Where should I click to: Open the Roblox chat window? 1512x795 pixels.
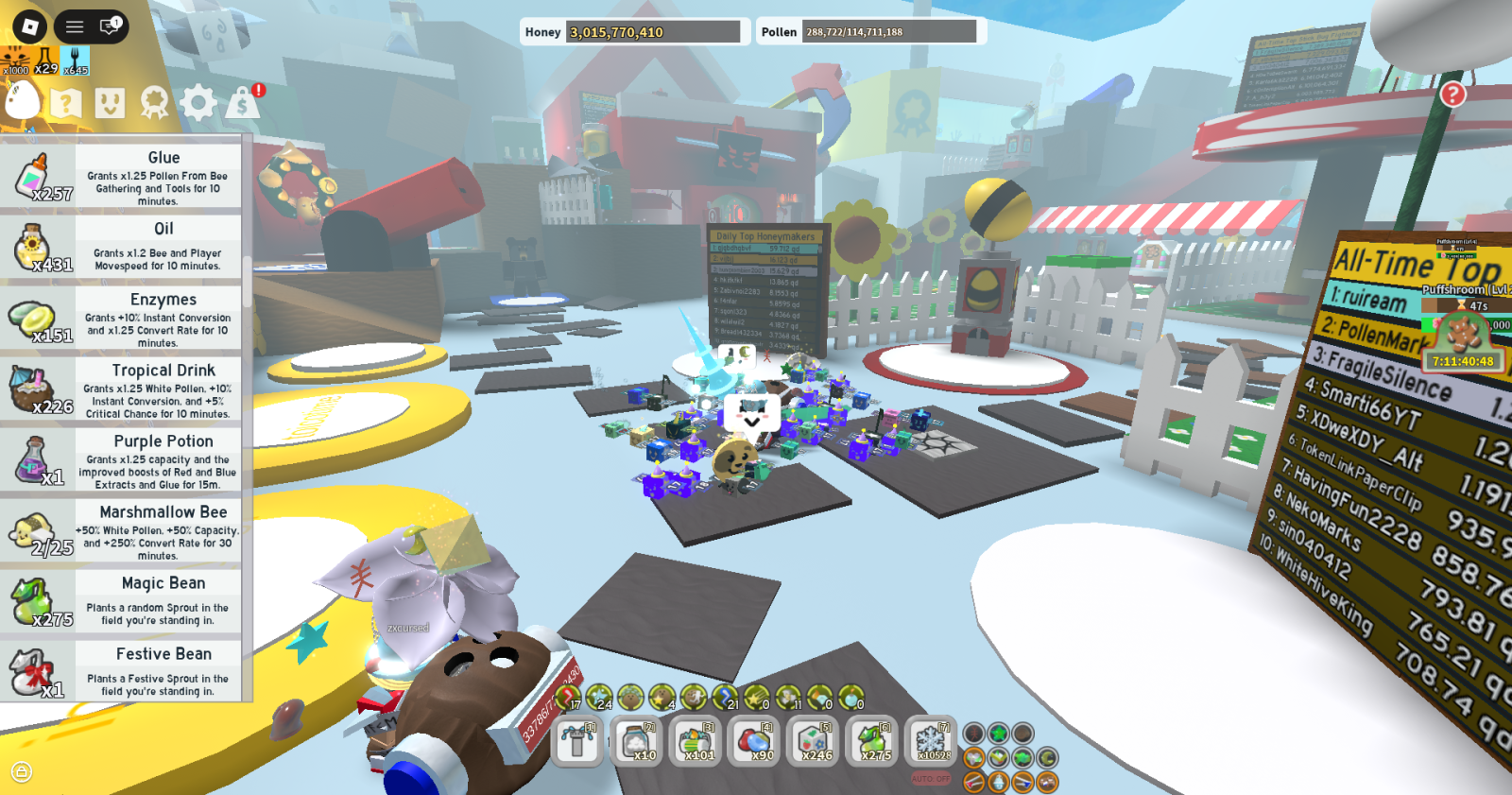click(110, 26)
